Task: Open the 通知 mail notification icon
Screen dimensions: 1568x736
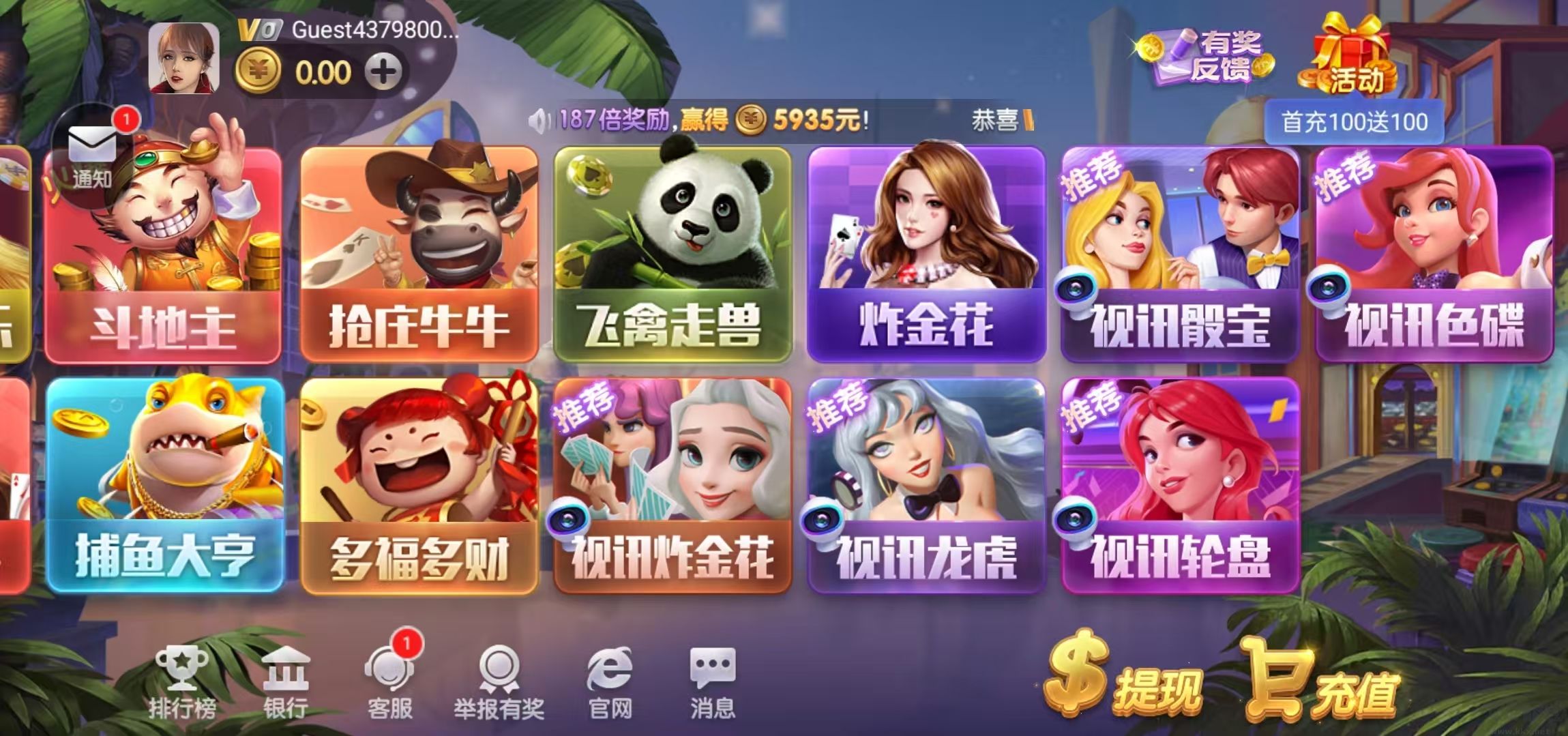Action: click(92, 143)
